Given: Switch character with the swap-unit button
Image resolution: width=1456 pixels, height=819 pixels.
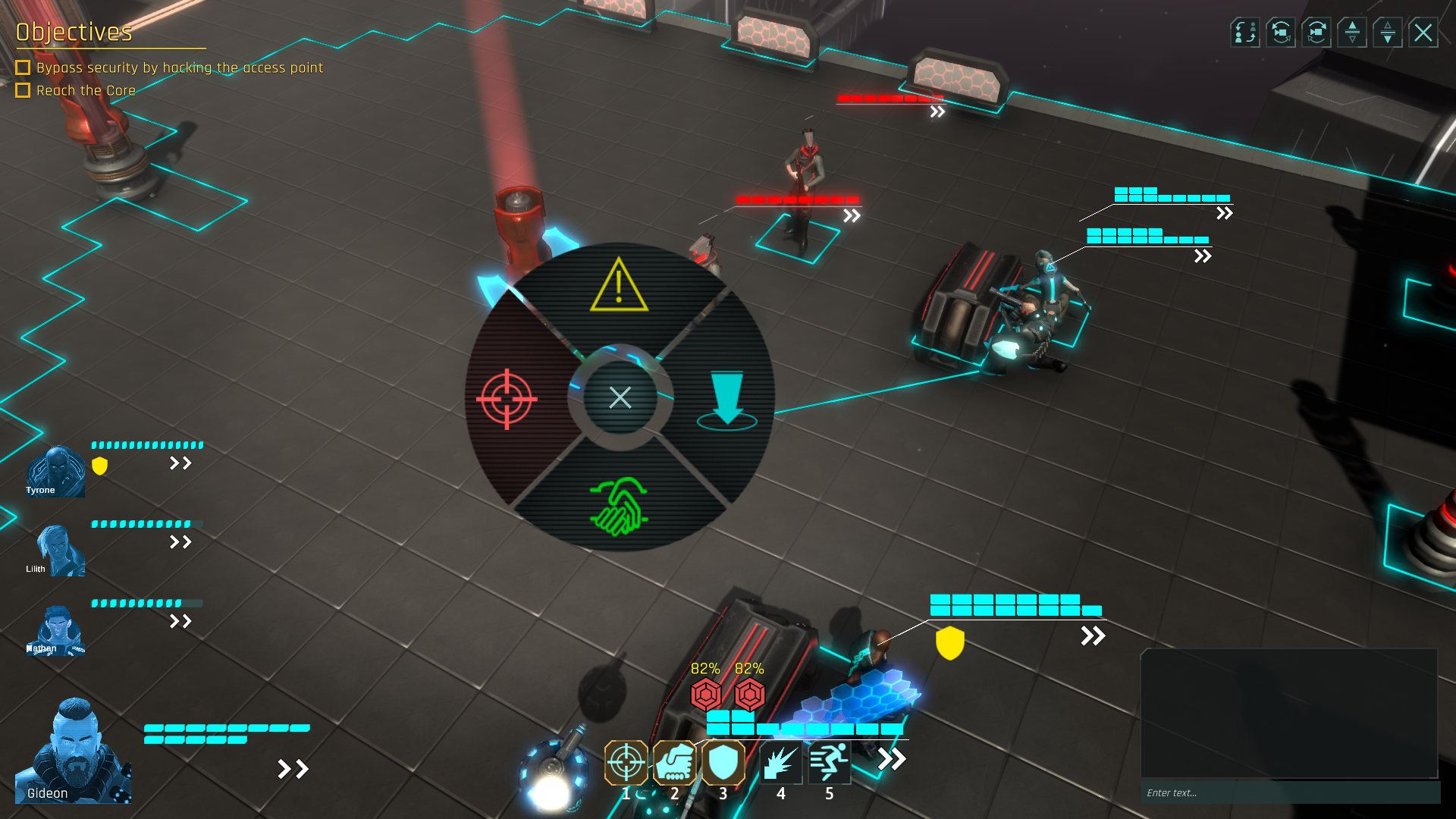Looking at the screenshot, I should pyautogui.click(x=1244, y=33).
